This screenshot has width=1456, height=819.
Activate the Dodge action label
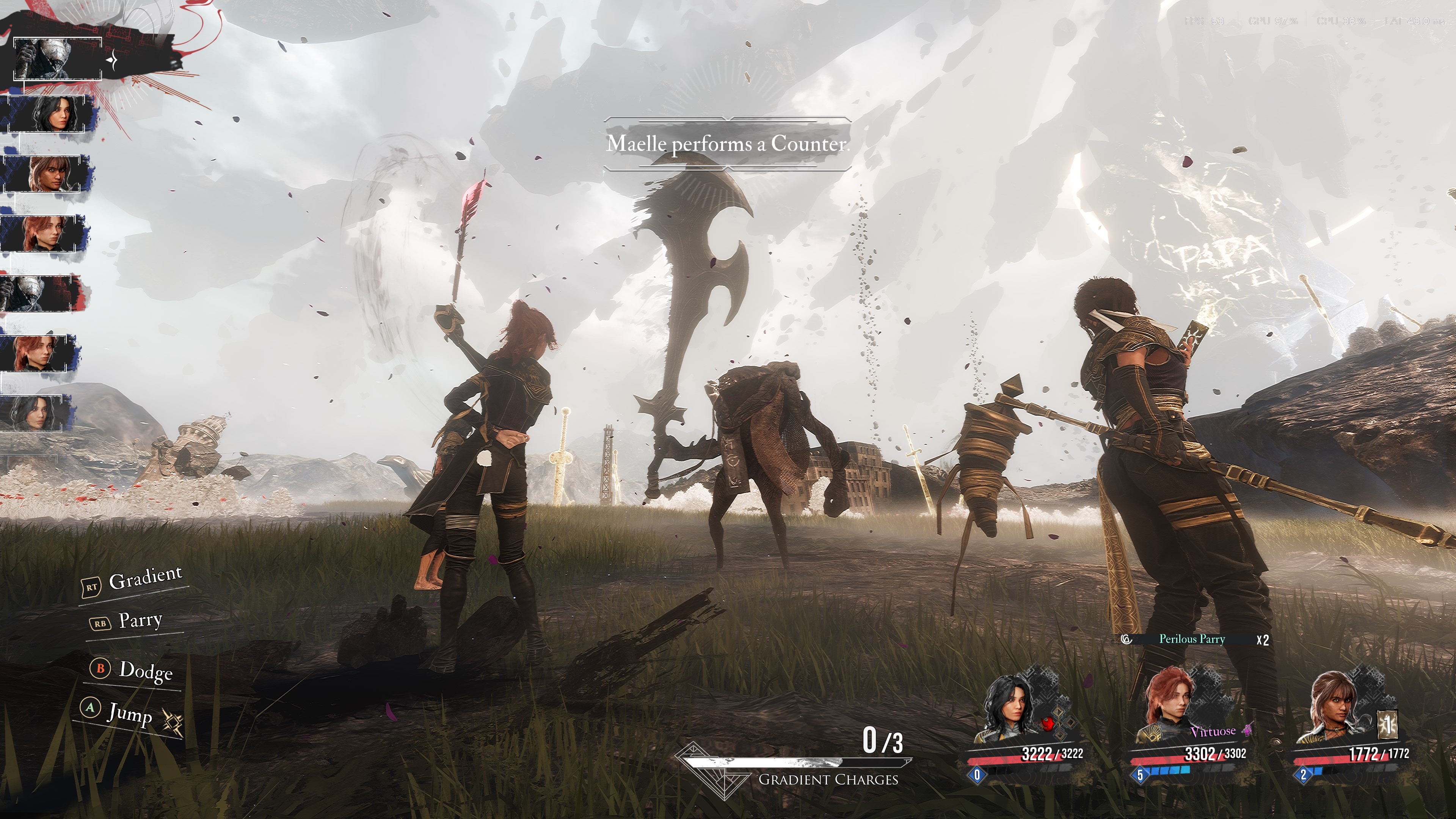[145, 671]
